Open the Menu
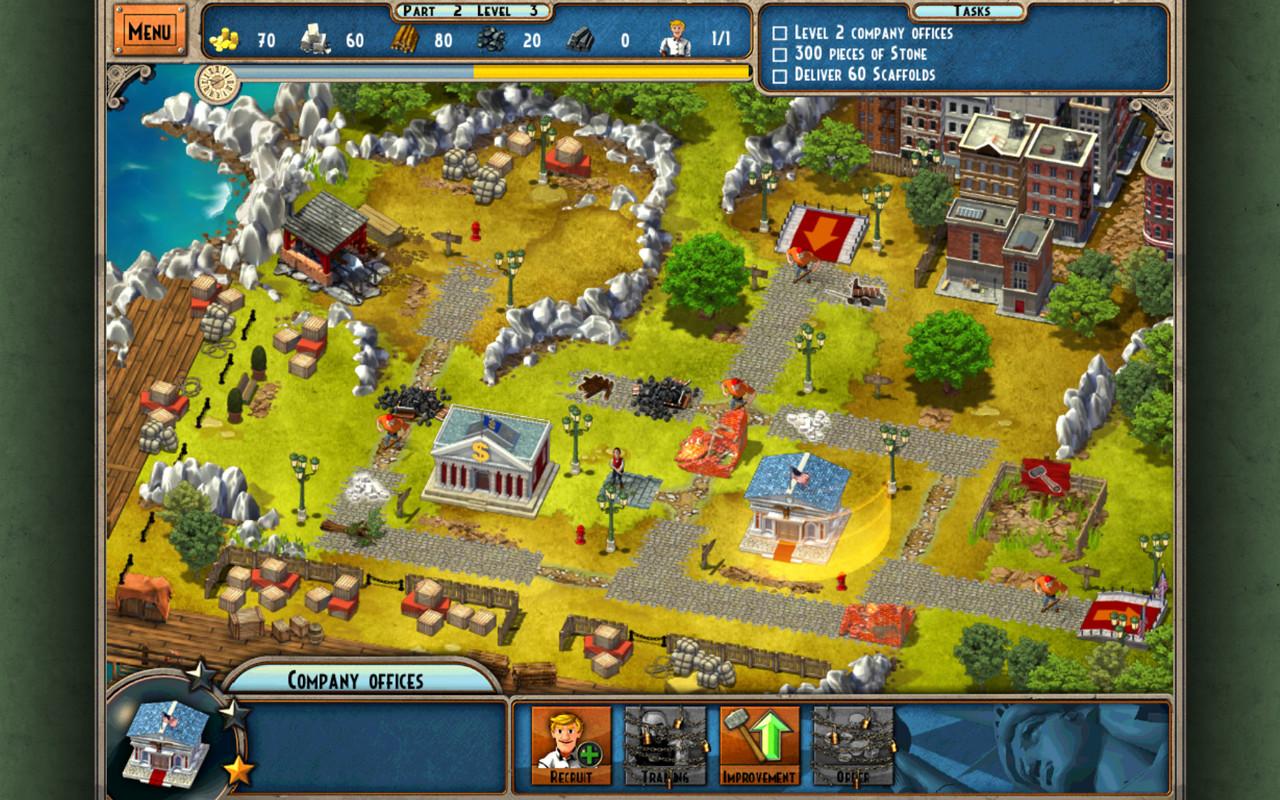The width and height of the screenshot is (1280, 800). pos(150,31)
